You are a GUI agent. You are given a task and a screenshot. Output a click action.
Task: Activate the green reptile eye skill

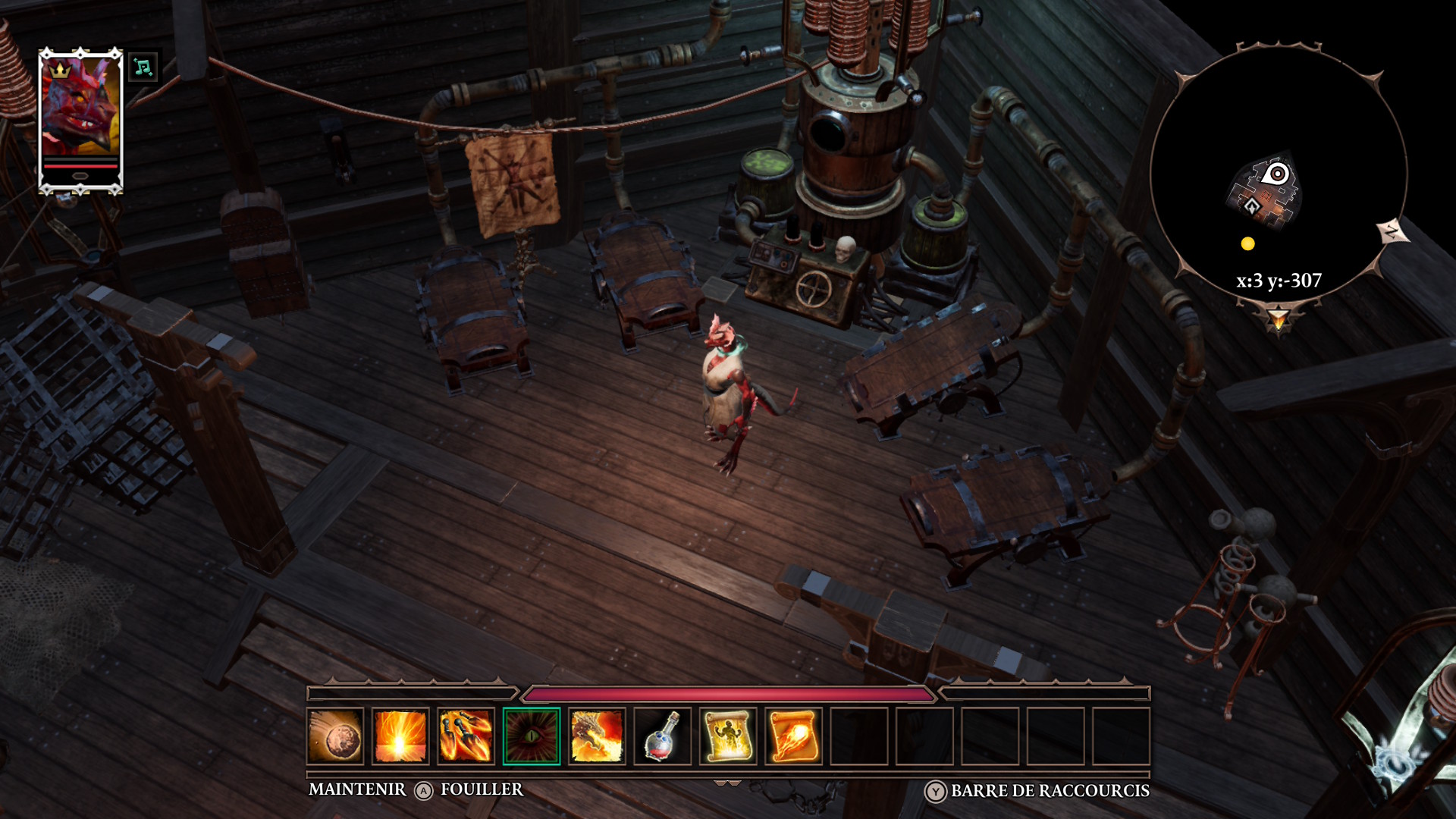coord(531,736)
